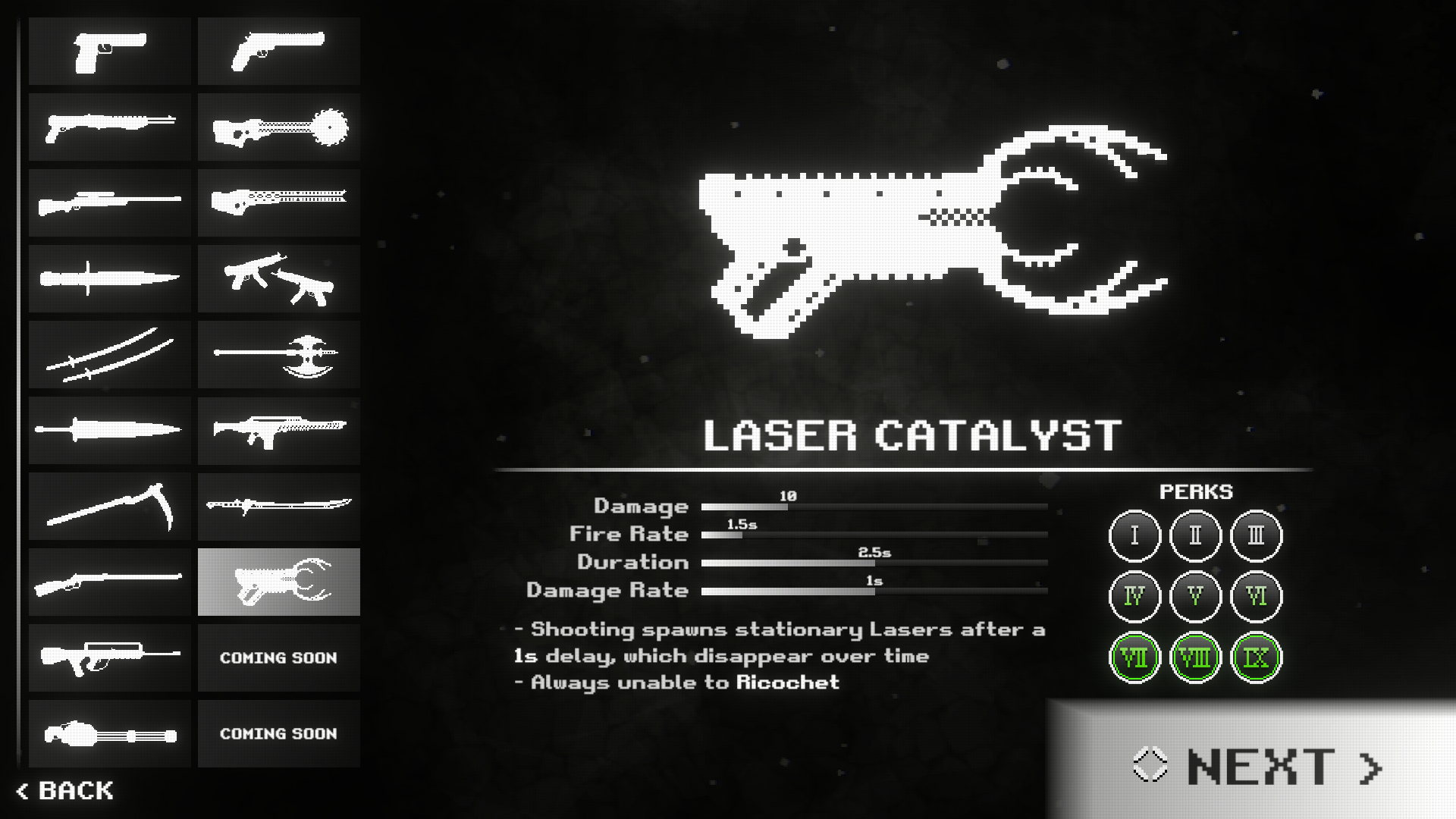Select perk V in the perks grid
The width and height of the screenshot is (1456, 819).
click(x=1194, y=597)
